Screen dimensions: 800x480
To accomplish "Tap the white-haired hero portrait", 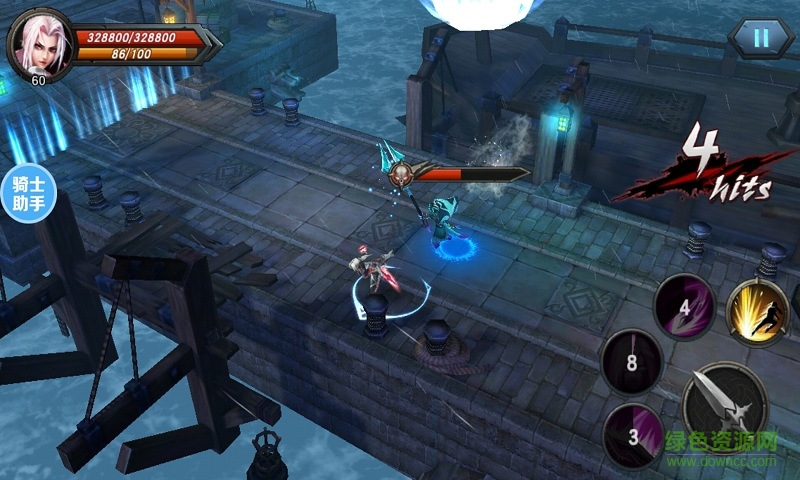I will click(39, 43).
